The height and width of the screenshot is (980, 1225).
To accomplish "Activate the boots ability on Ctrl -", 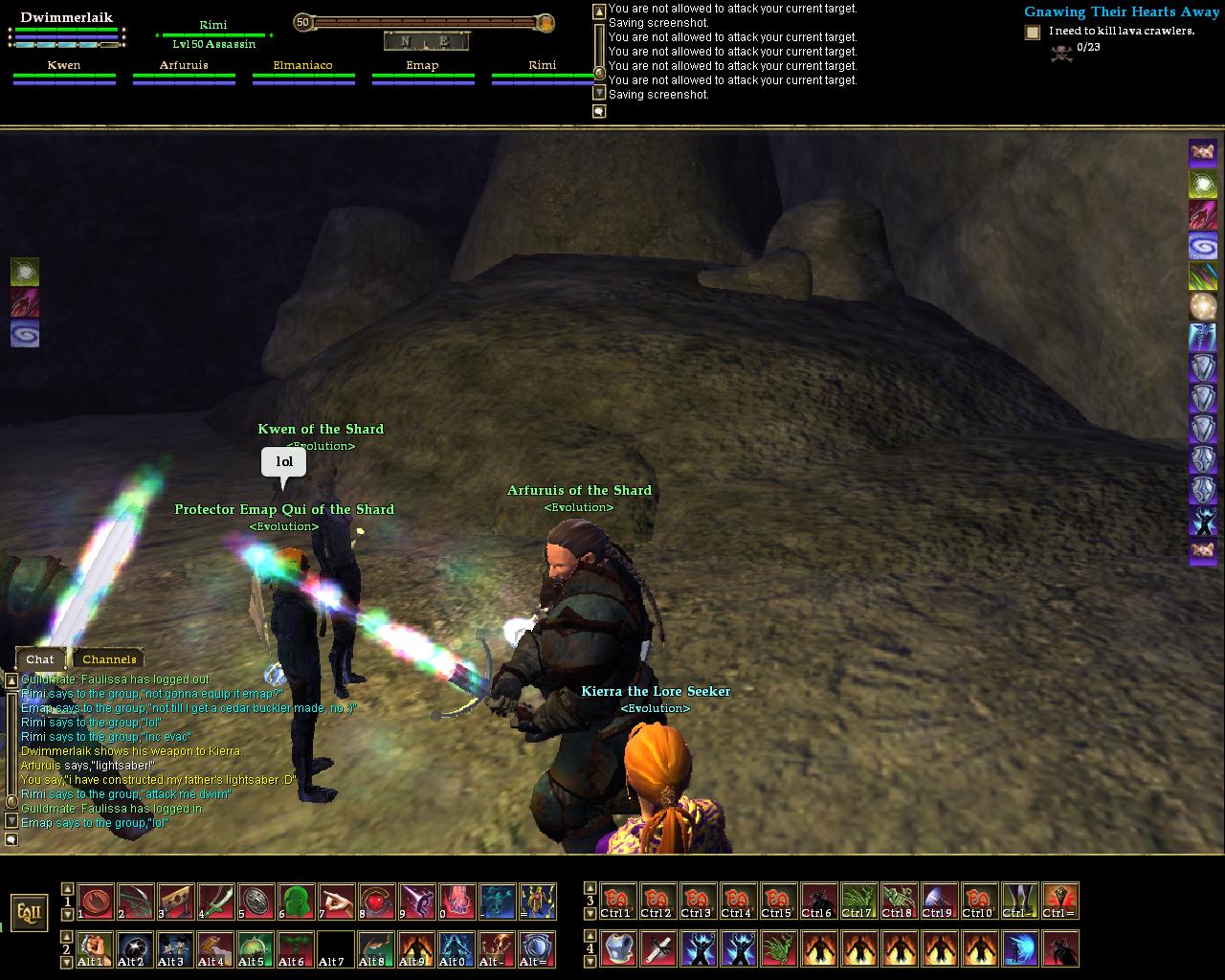I will coord(1019,901).
